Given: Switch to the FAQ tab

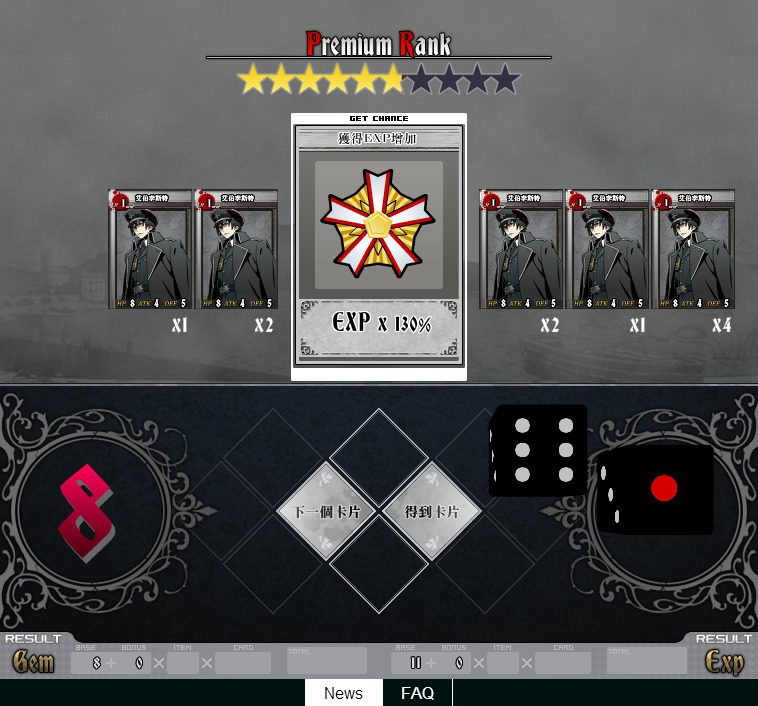Looking at the screenshot, I should 417,693.
